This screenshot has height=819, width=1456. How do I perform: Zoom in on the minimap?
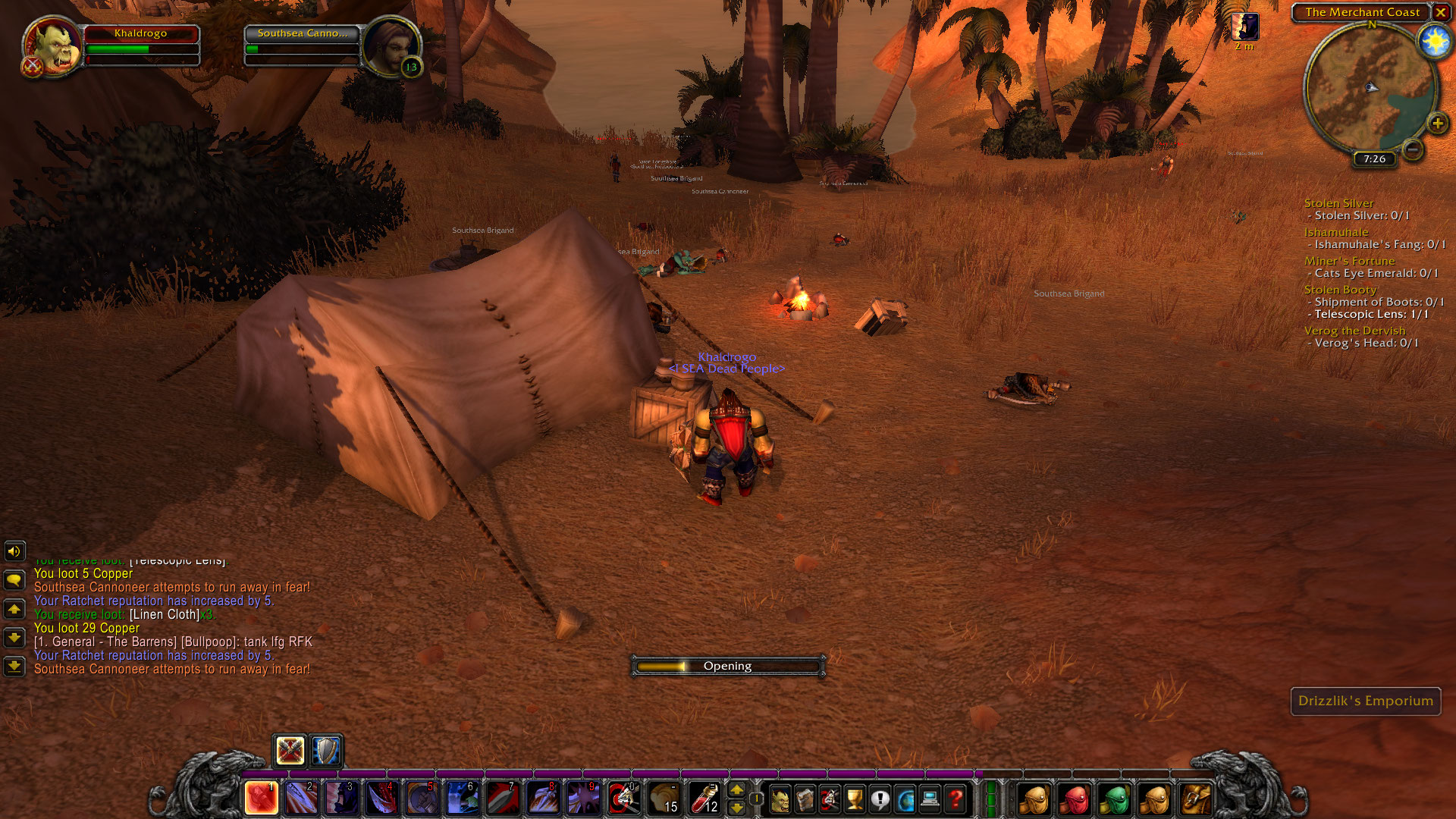coord(1437,124)
